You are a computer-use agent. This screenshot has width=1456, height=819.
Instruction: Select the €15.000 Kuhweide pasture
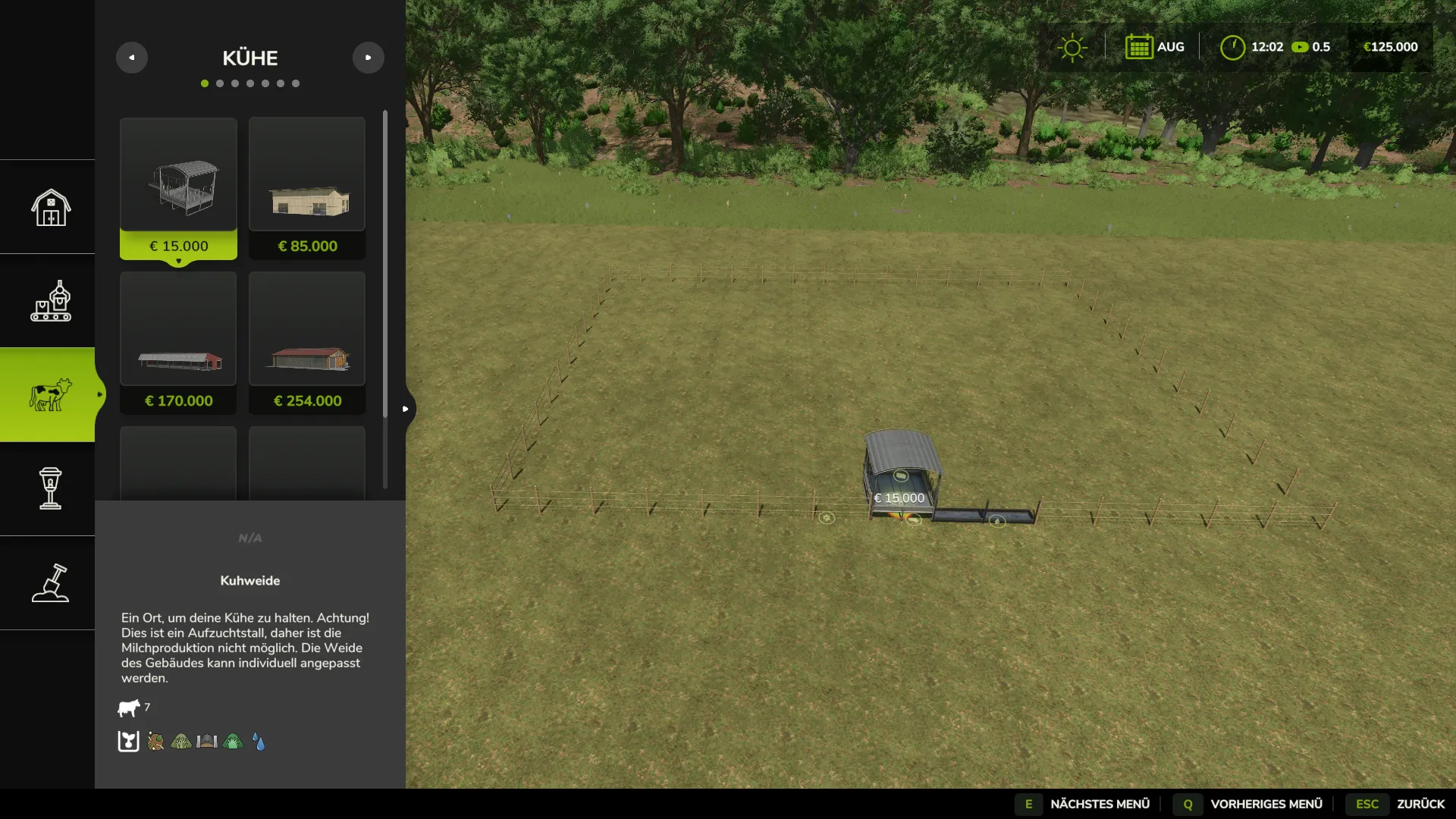tap(178, 188)
